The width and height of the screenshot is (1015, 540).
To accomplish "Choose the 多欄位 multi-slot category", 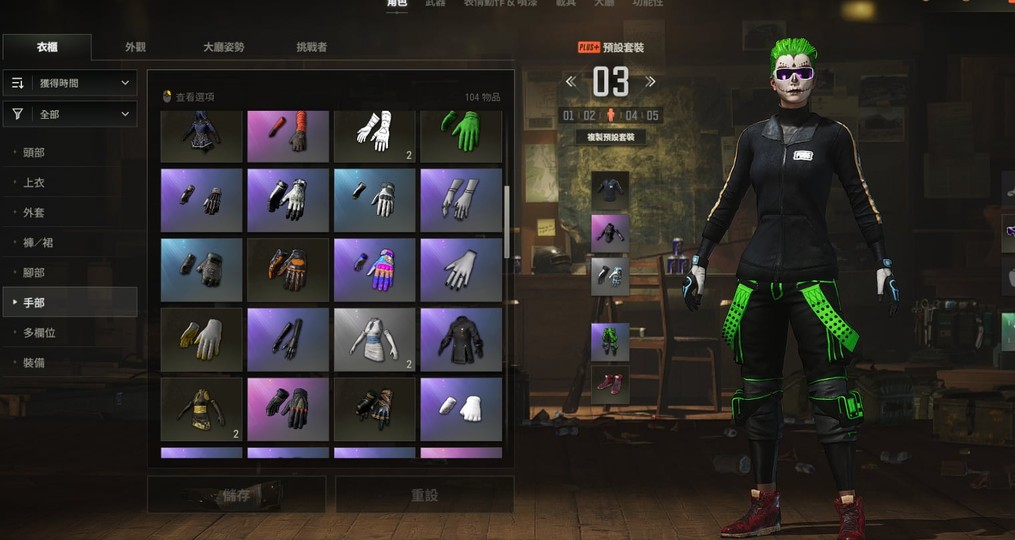I will tap(38, 332).
